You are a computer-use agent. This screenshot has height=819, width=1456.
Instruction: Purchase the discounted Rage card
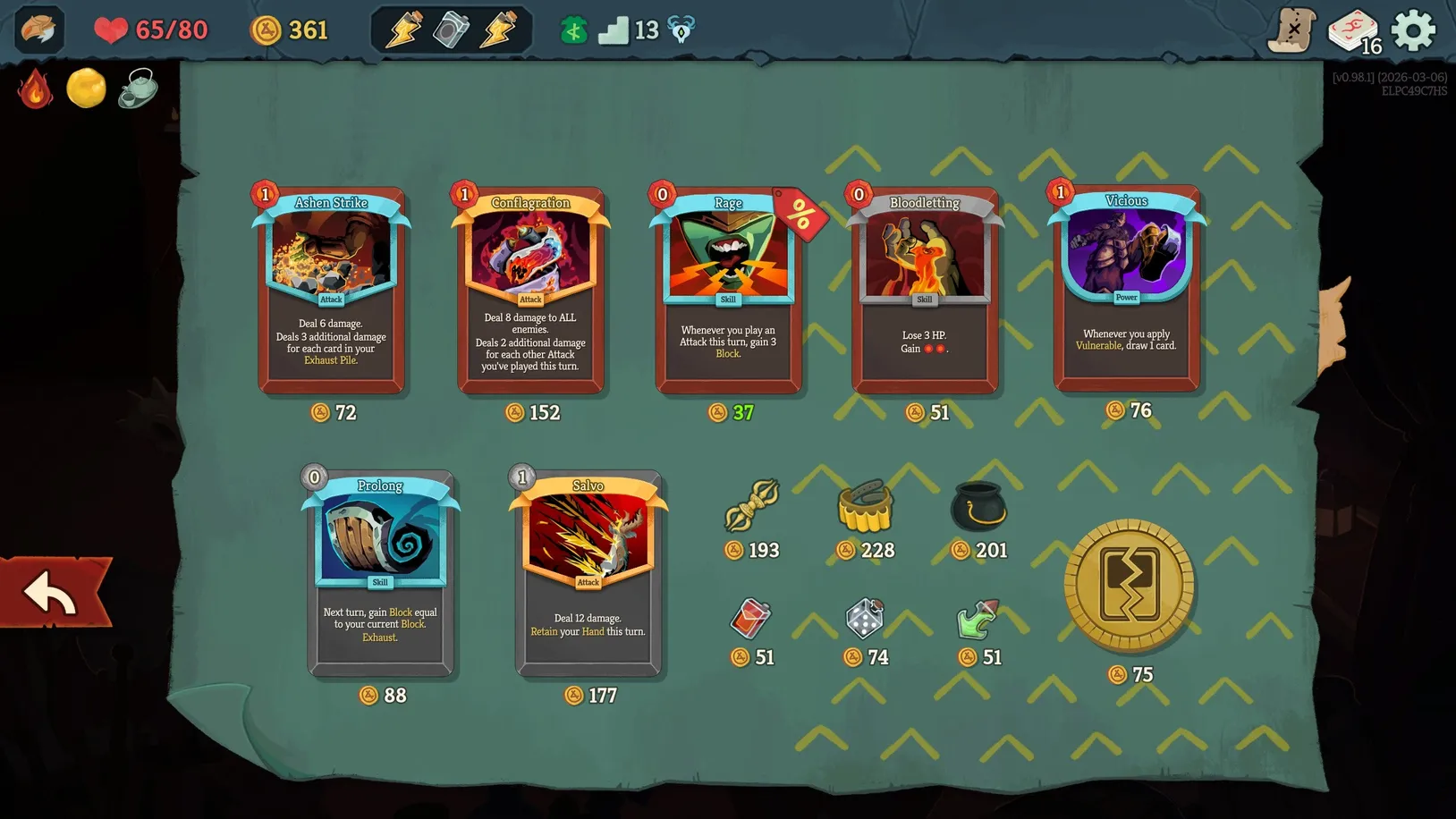pyautogui.click(x=728, y=291)
